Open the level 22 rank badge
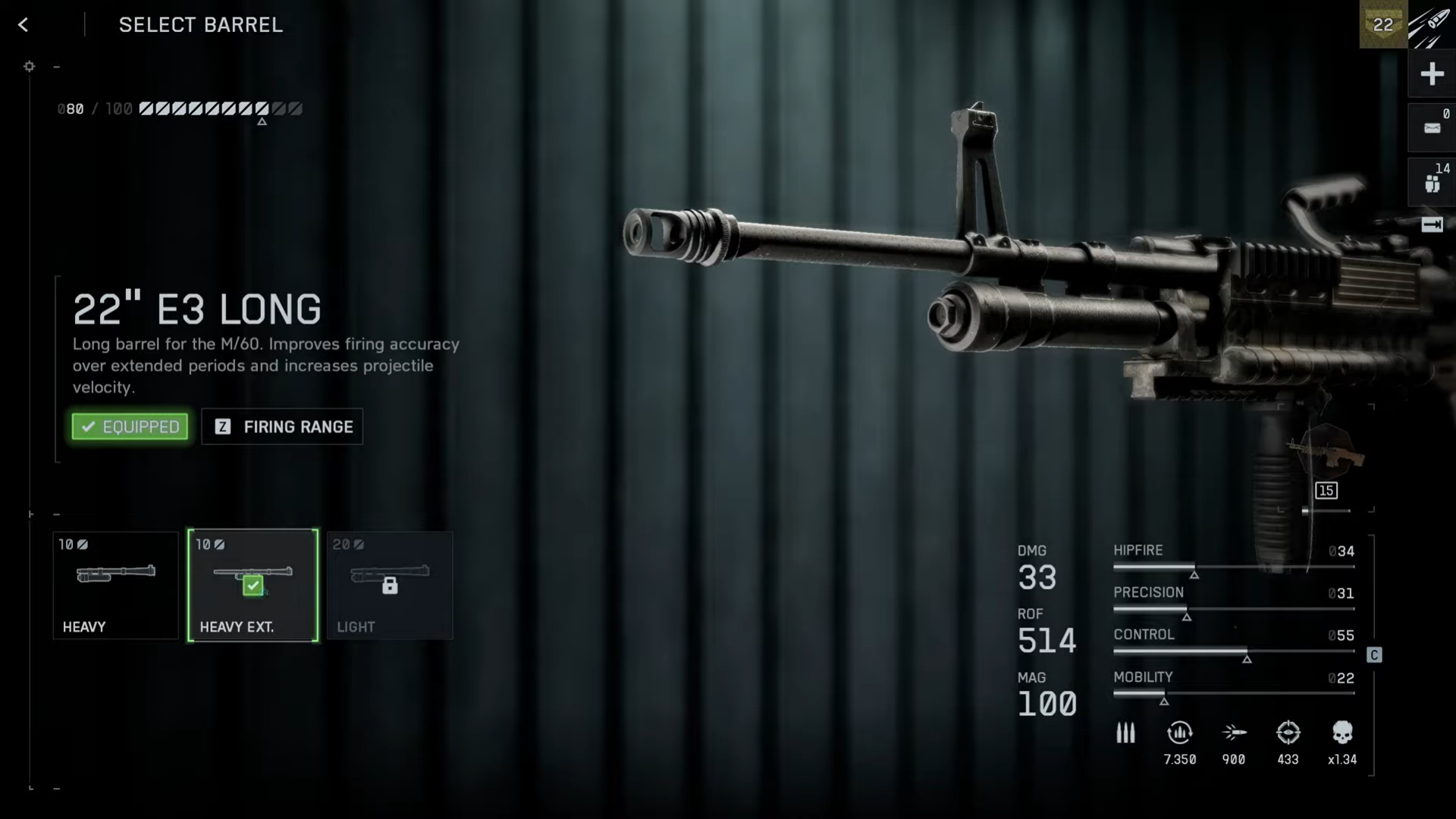 (x=1382, y=24)
